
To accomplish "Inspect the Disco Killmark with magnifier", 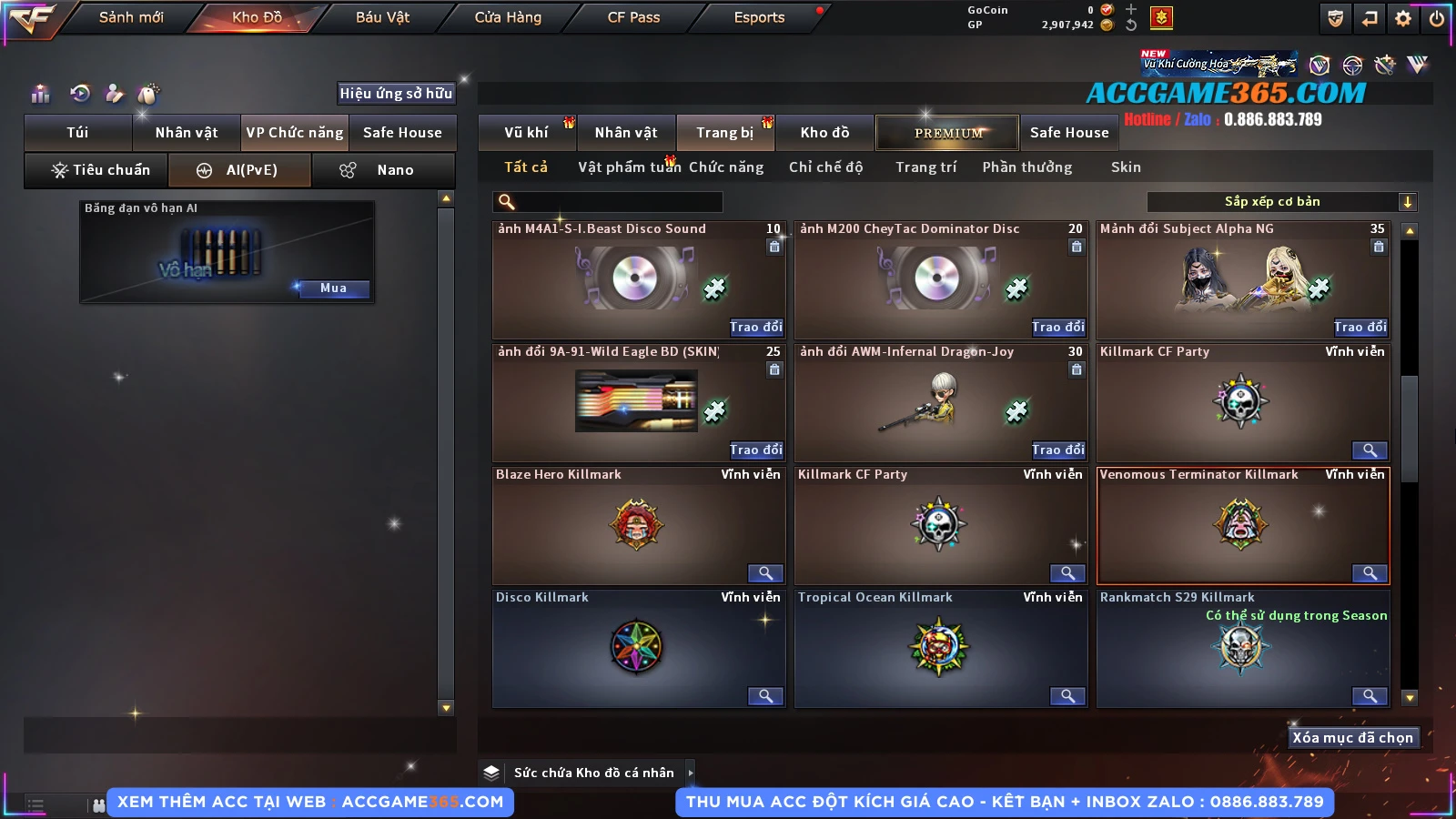I will tap(765, 696).
